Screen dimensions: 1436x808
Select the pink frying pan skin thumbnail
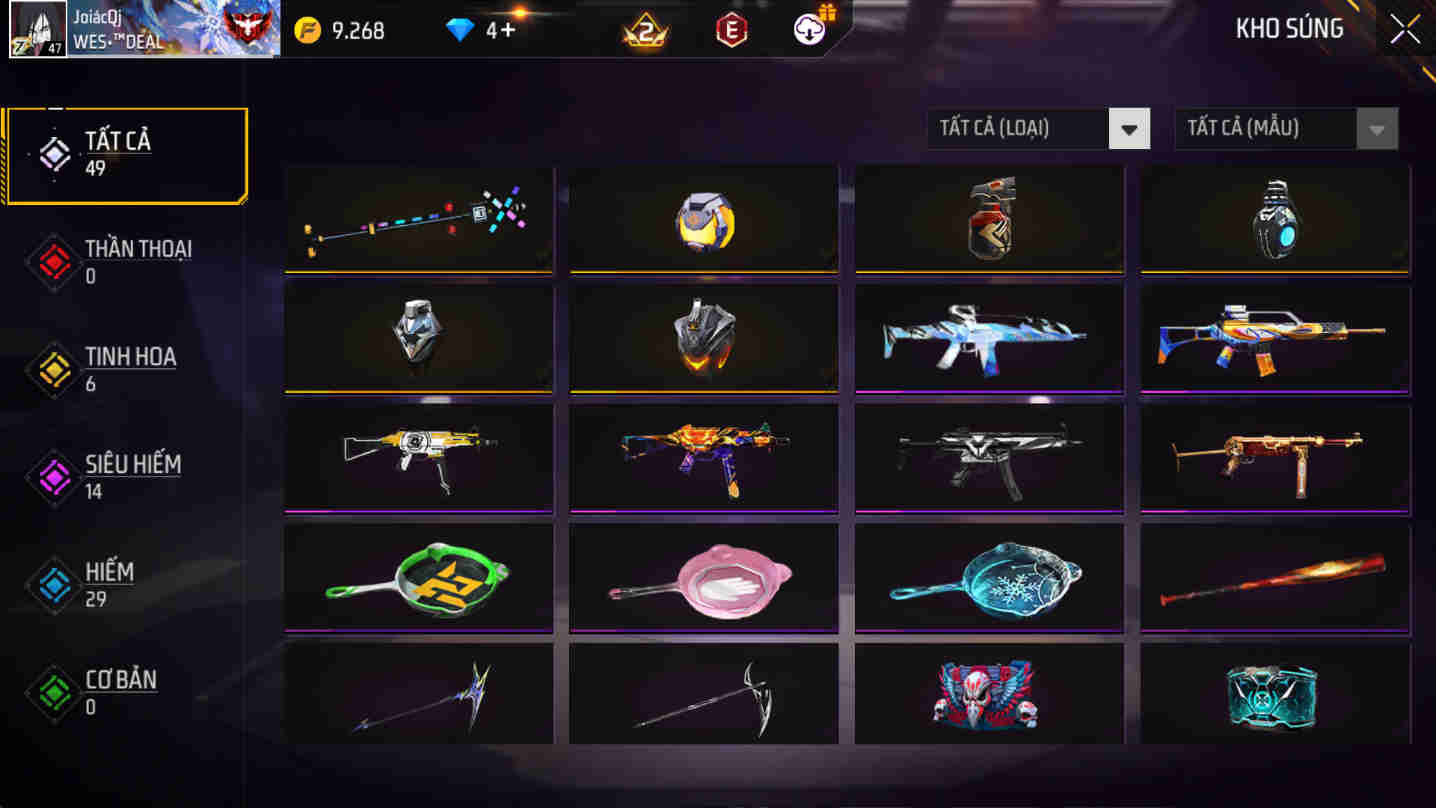[x=702, y=577]
